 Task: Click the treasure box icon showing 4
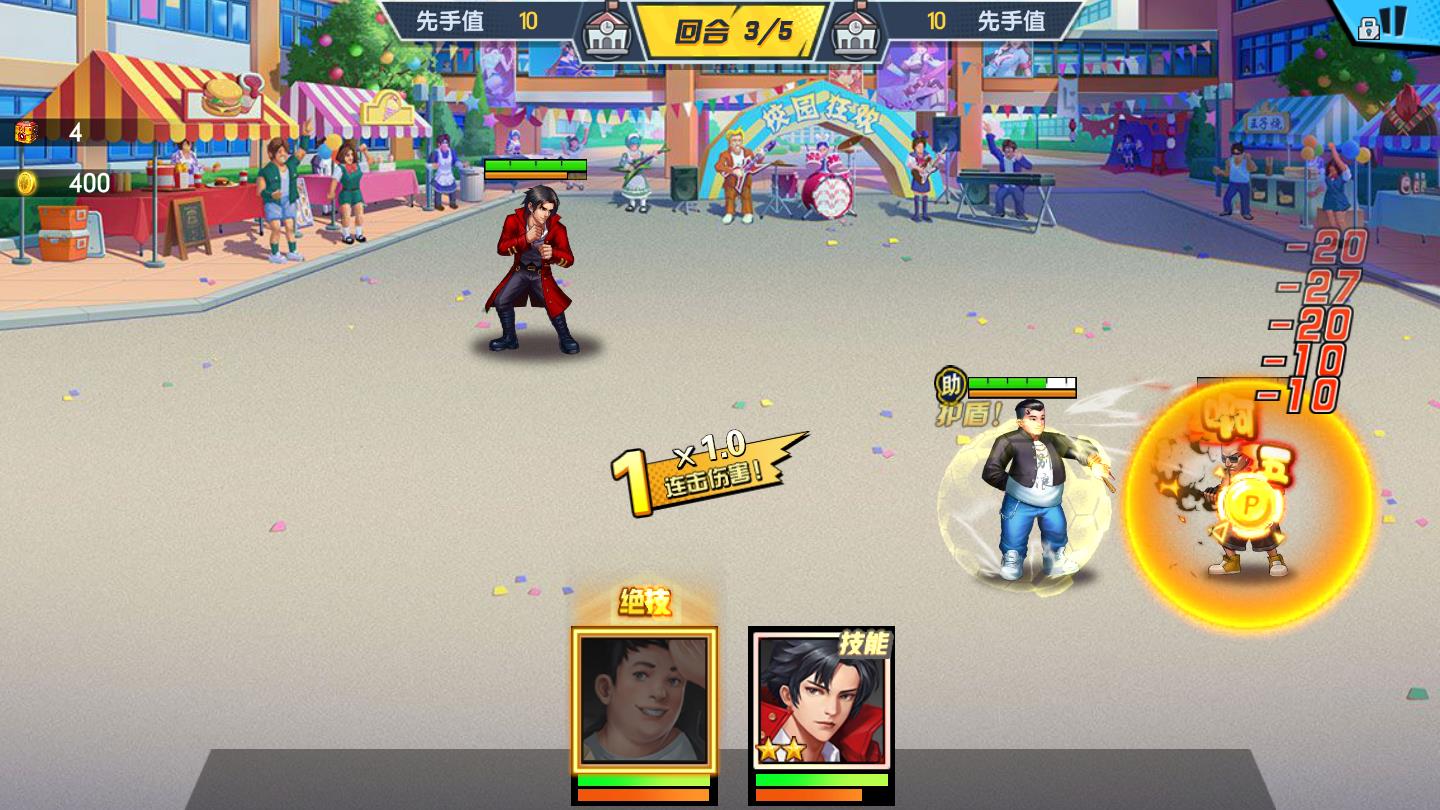coord(25,130)
